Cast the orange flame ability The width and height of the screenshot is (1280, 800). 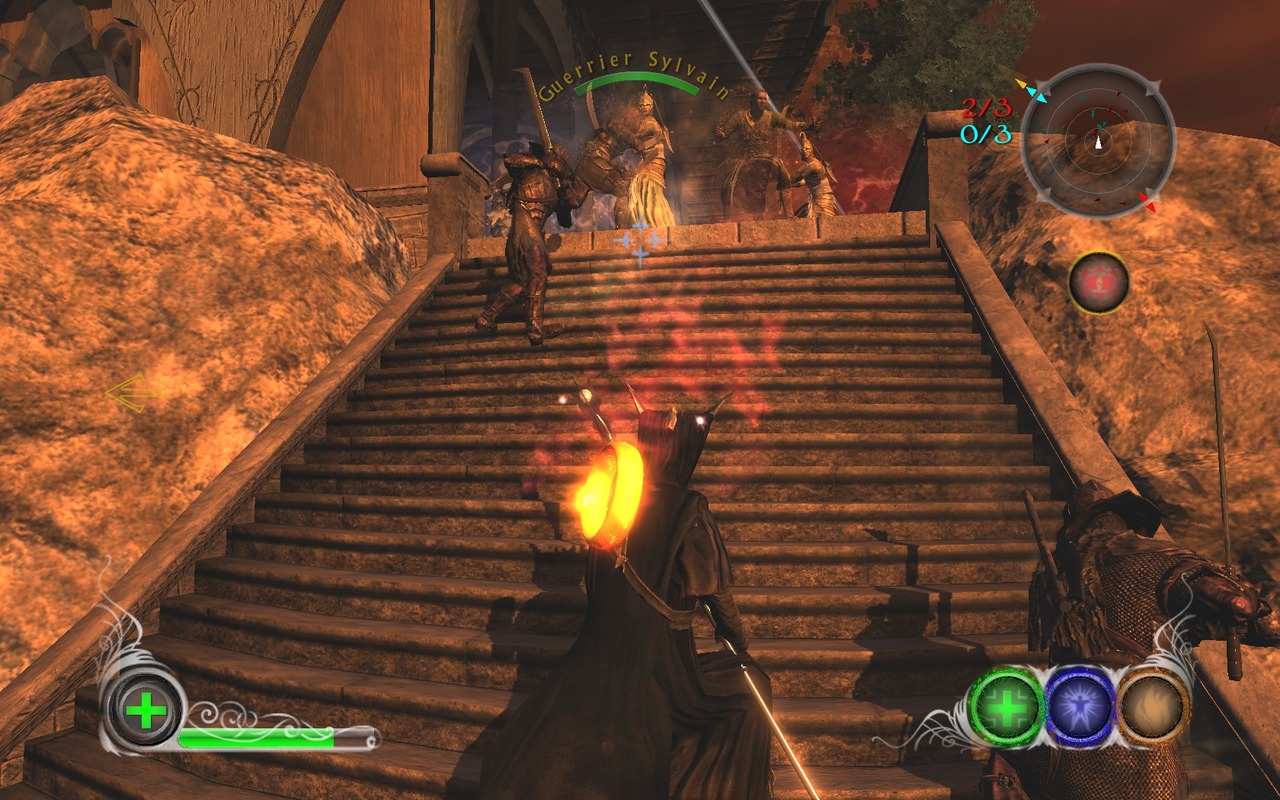click(1154, 707)
